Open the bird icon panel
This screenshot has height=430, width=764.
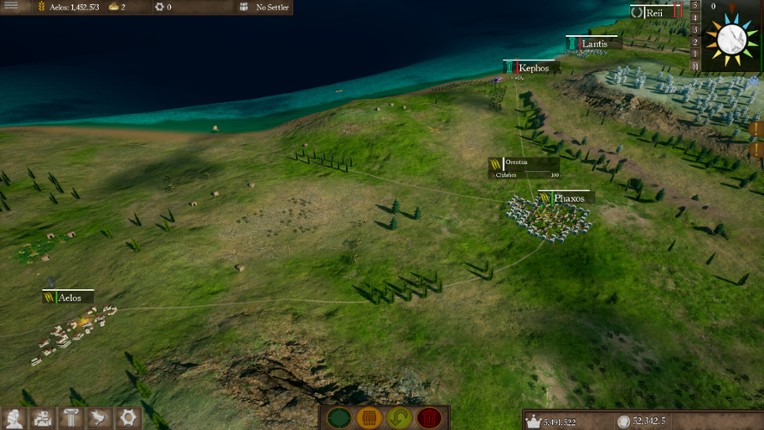click(x=99, y=418)
